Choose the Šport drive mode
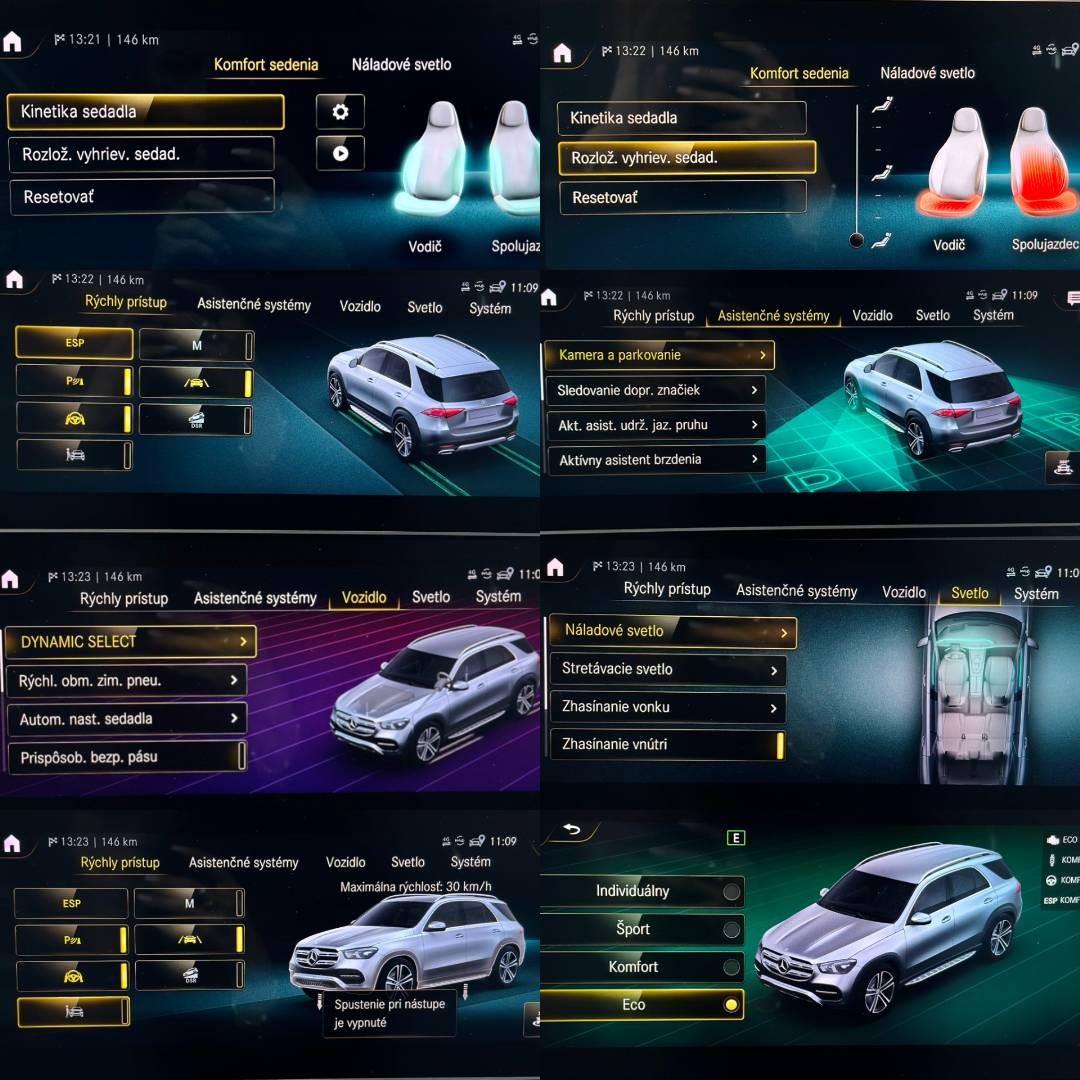 pyautogui.click(x=641, y=929)
